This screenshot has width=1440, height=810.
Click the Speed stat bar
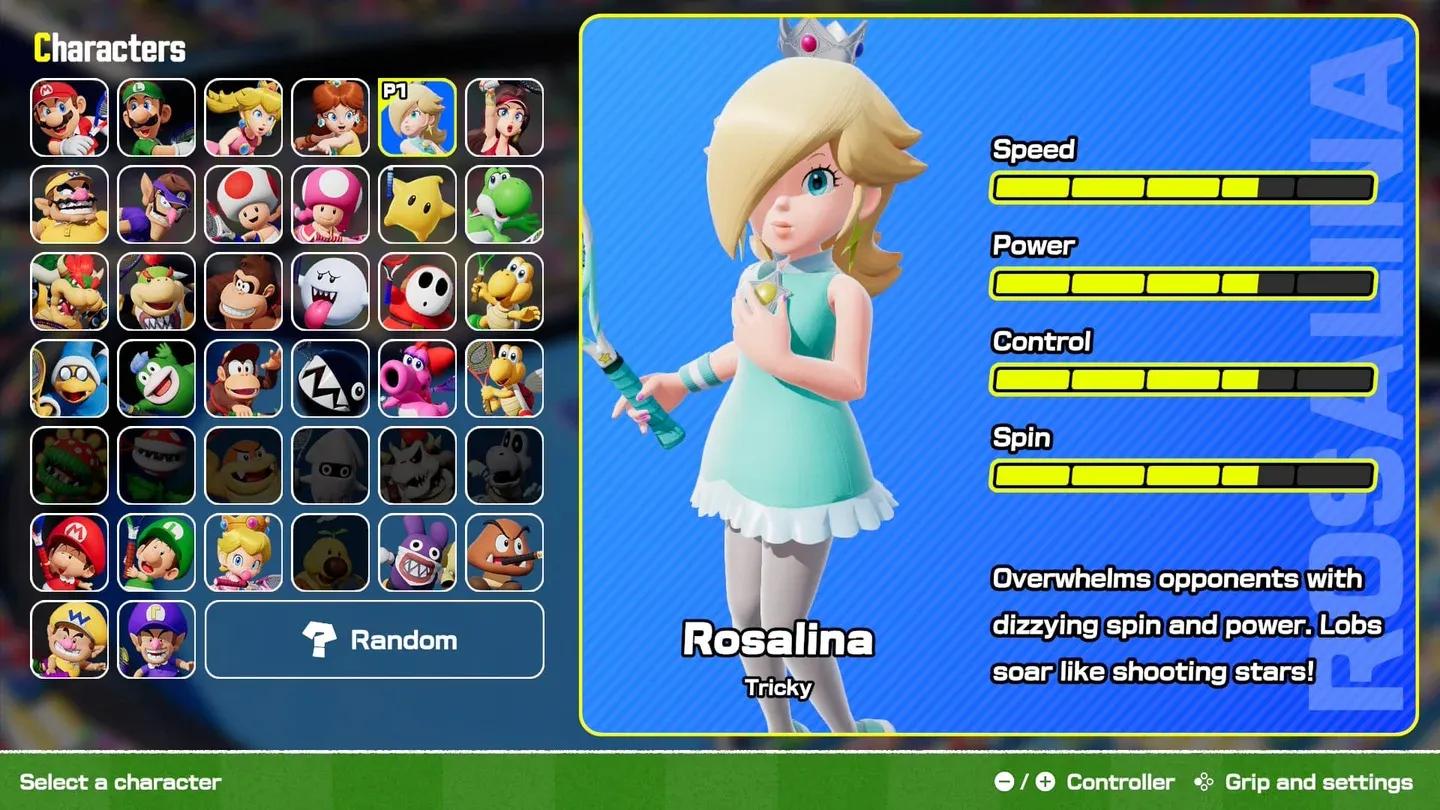pos(1181,186)
